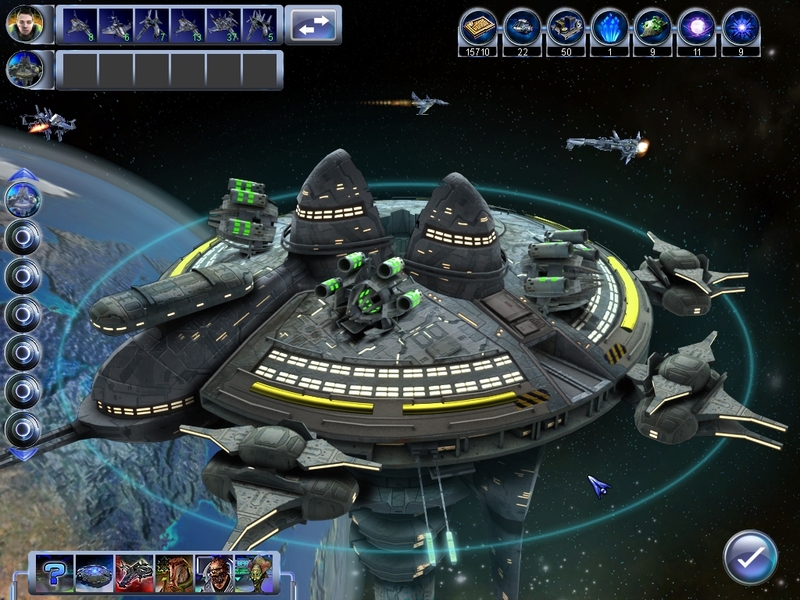The width and height of the screenshot is (800, 600).
Task: Open the question mark help icon
Action: point(55,573)
